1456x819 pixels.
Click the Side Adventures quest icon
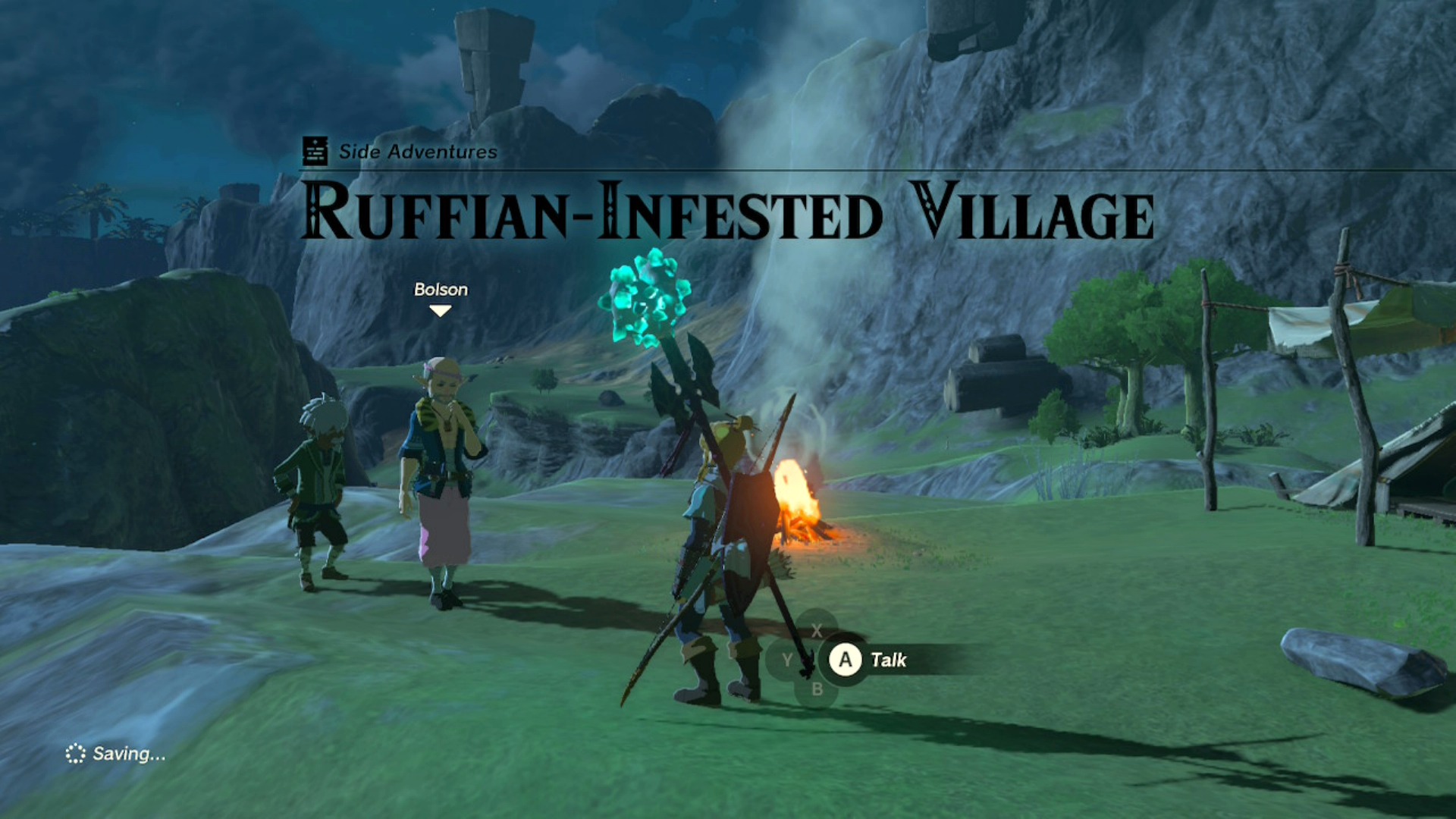click(314, 150)
